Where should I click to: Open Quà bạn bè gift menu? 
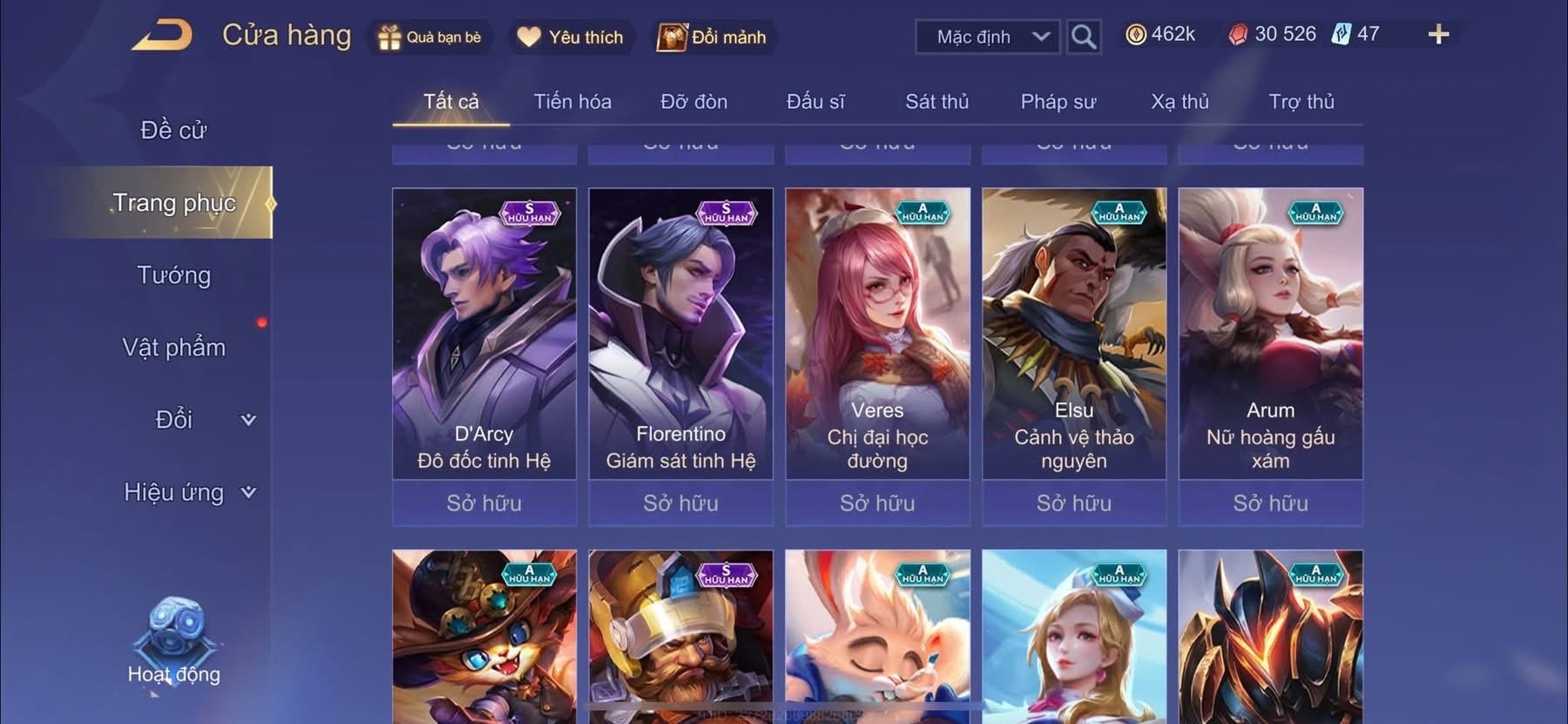click(429, 37)
